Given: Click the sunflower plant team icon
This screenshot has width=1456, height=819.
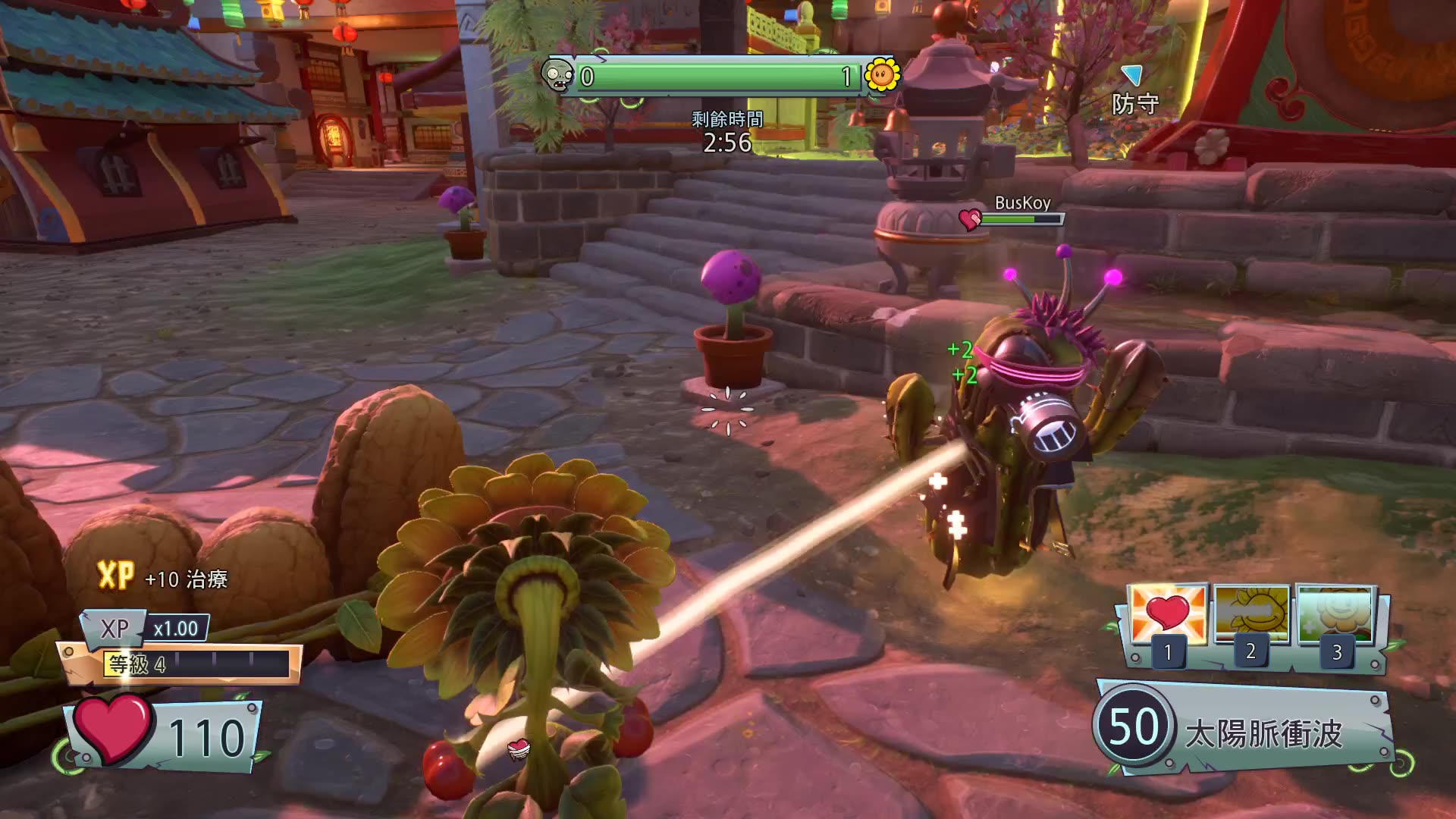Looking at the screenshot, I should (x=882, y=75).
